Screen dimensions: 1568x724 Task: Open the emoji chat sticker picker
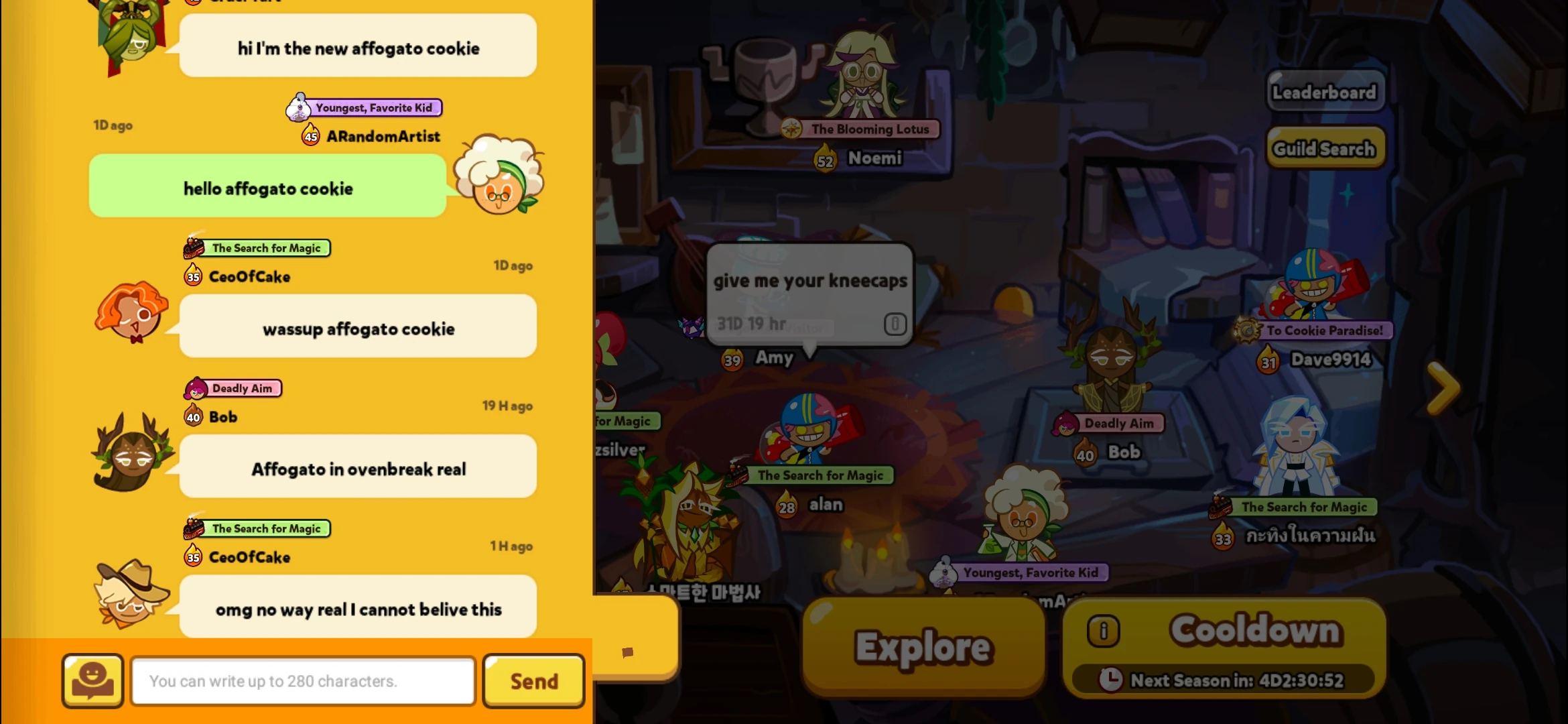pyautogui.click(x=92, y=681)
